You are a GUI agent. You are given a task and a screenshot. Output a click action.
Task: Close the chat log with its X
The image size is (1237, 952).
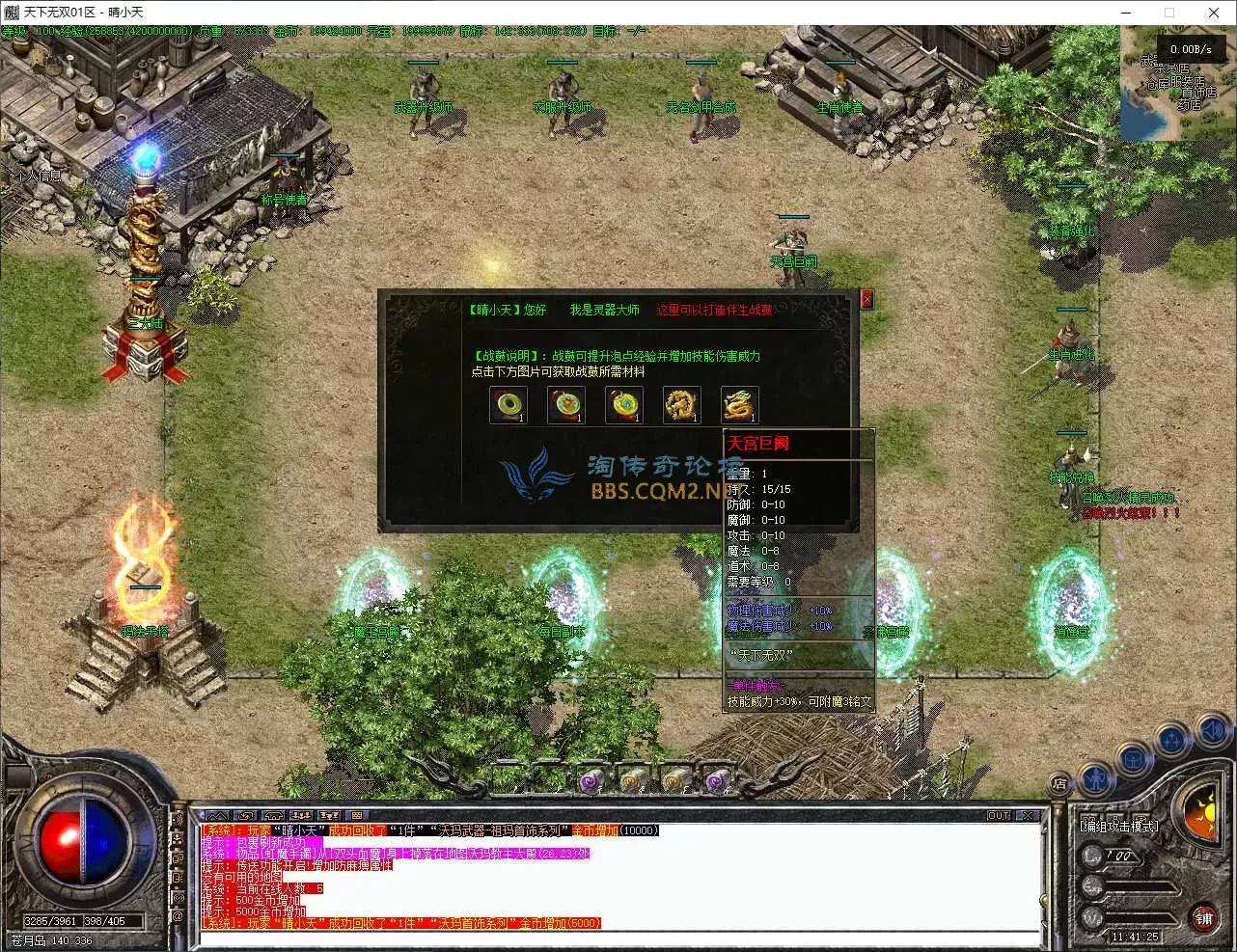tap(1028, 815)
